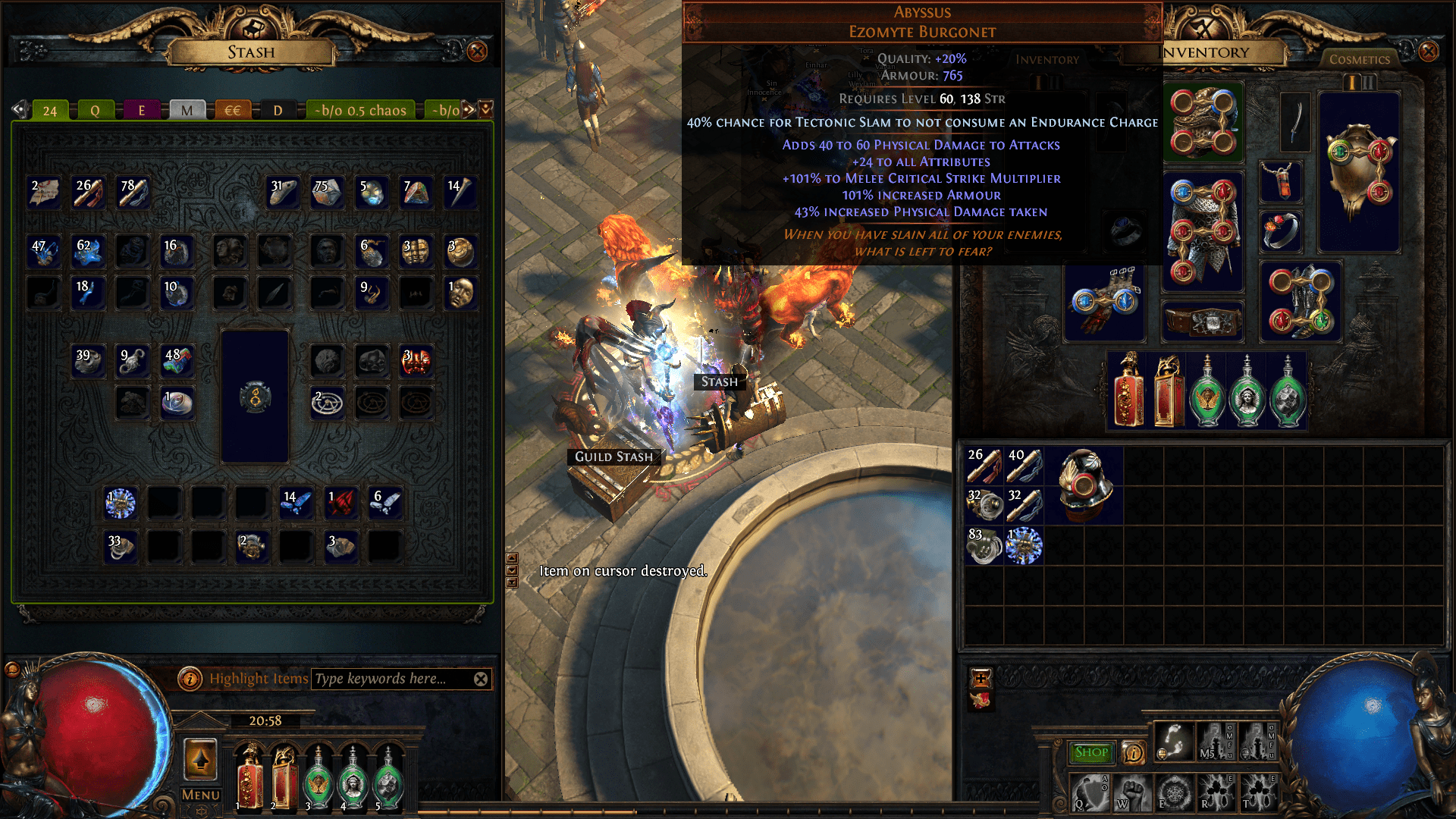Open the Cosmetics tab in the inventory panel
1456x819 pixels.
(1360, 59)
